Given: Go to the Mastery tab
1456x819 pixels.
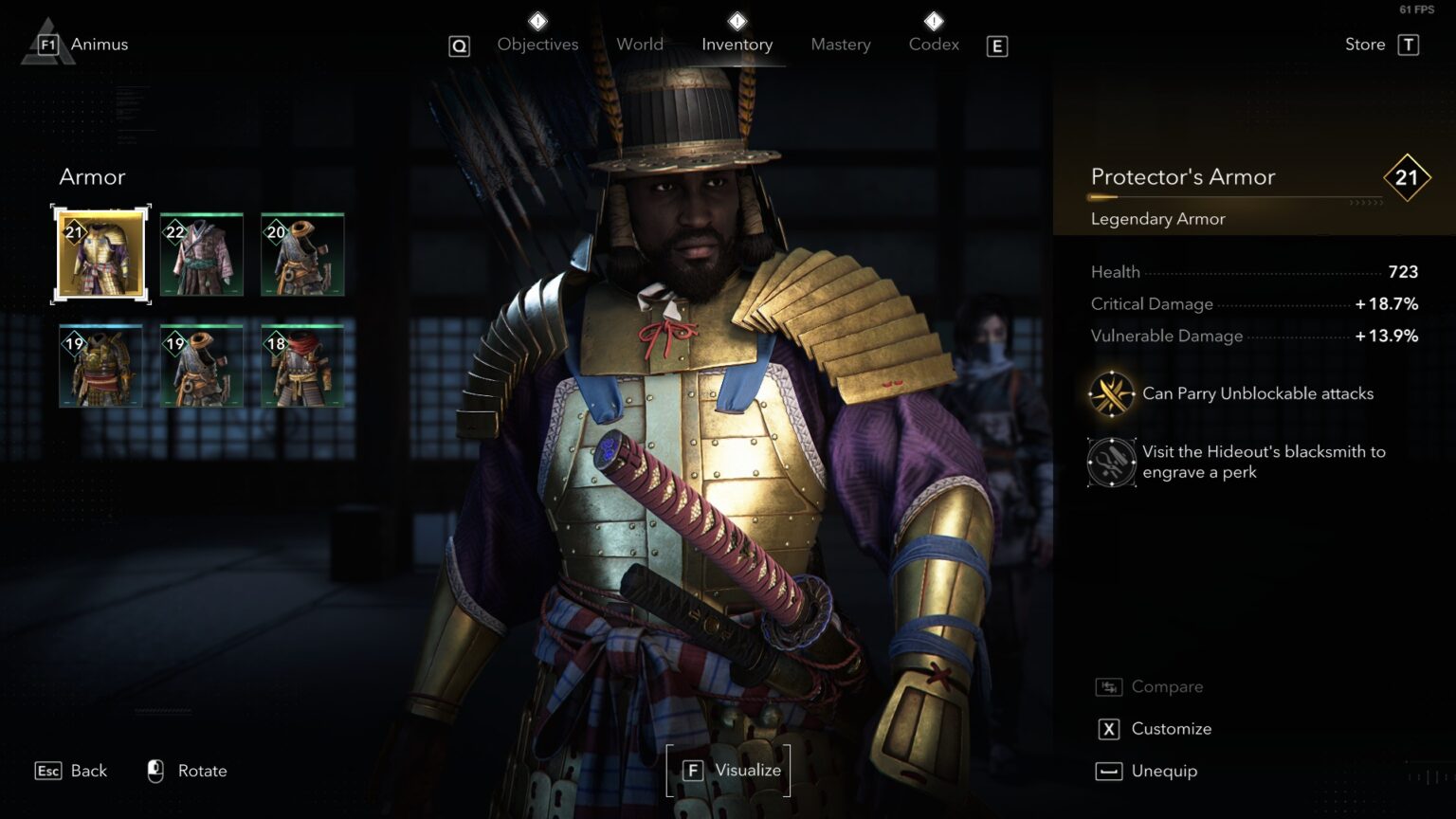Looking at the screenshot, I should 841,45.
